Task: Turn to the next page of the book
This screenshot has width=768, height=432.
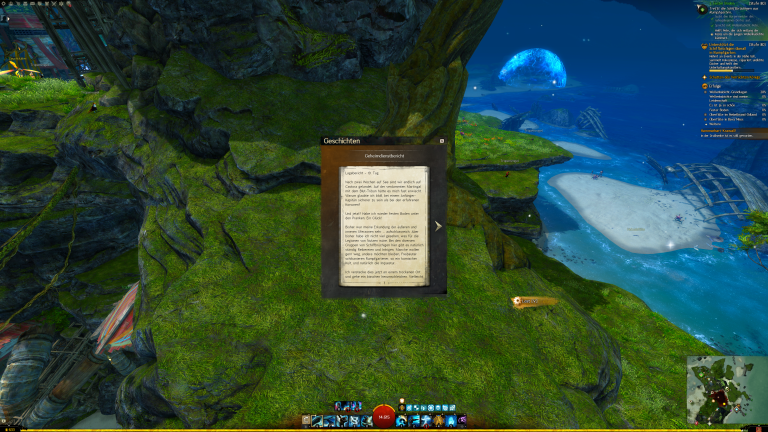Action: (438, 226)
